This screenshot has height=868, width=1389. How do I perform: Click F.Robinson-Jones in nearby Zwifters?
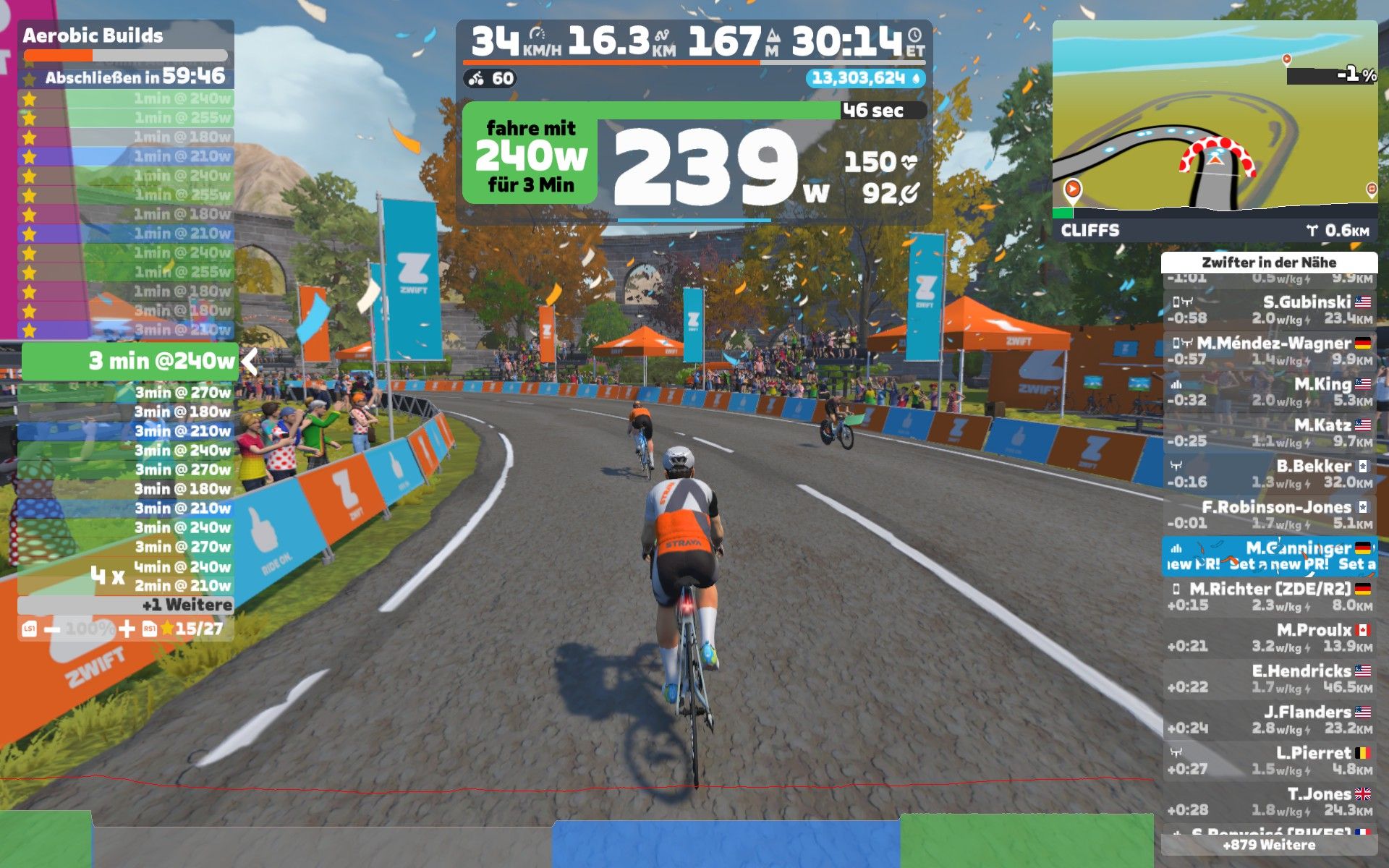(1269, 514)
